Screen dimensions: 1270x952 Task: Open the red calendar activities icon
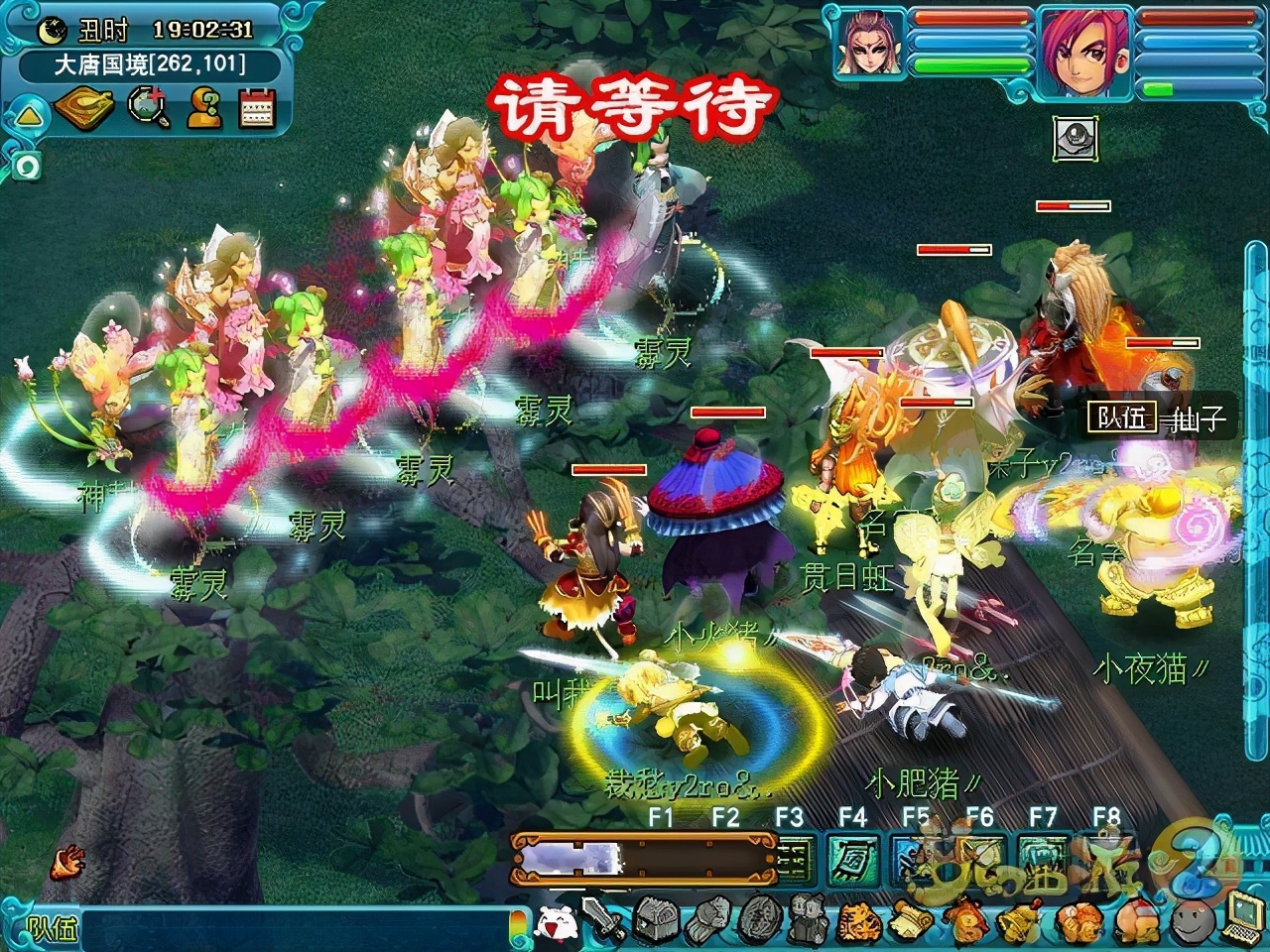tap(257, 107)
